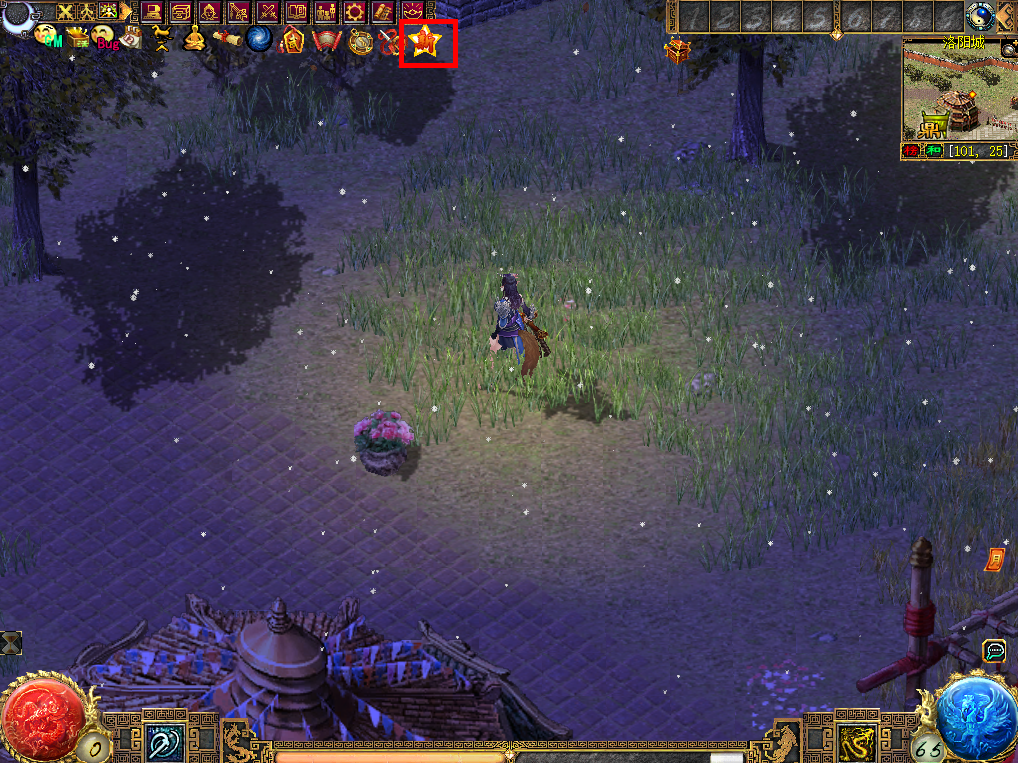Activate the meditating golden figure icon
Viewport: 1018px width, 763px height.
point(194,39)
